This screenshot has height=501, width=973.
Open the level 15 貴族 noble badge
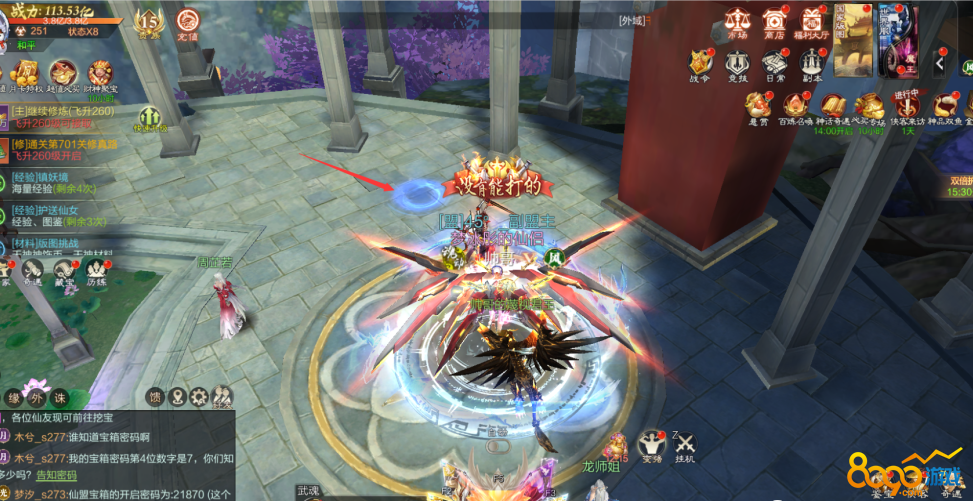(x=149, y=20)
